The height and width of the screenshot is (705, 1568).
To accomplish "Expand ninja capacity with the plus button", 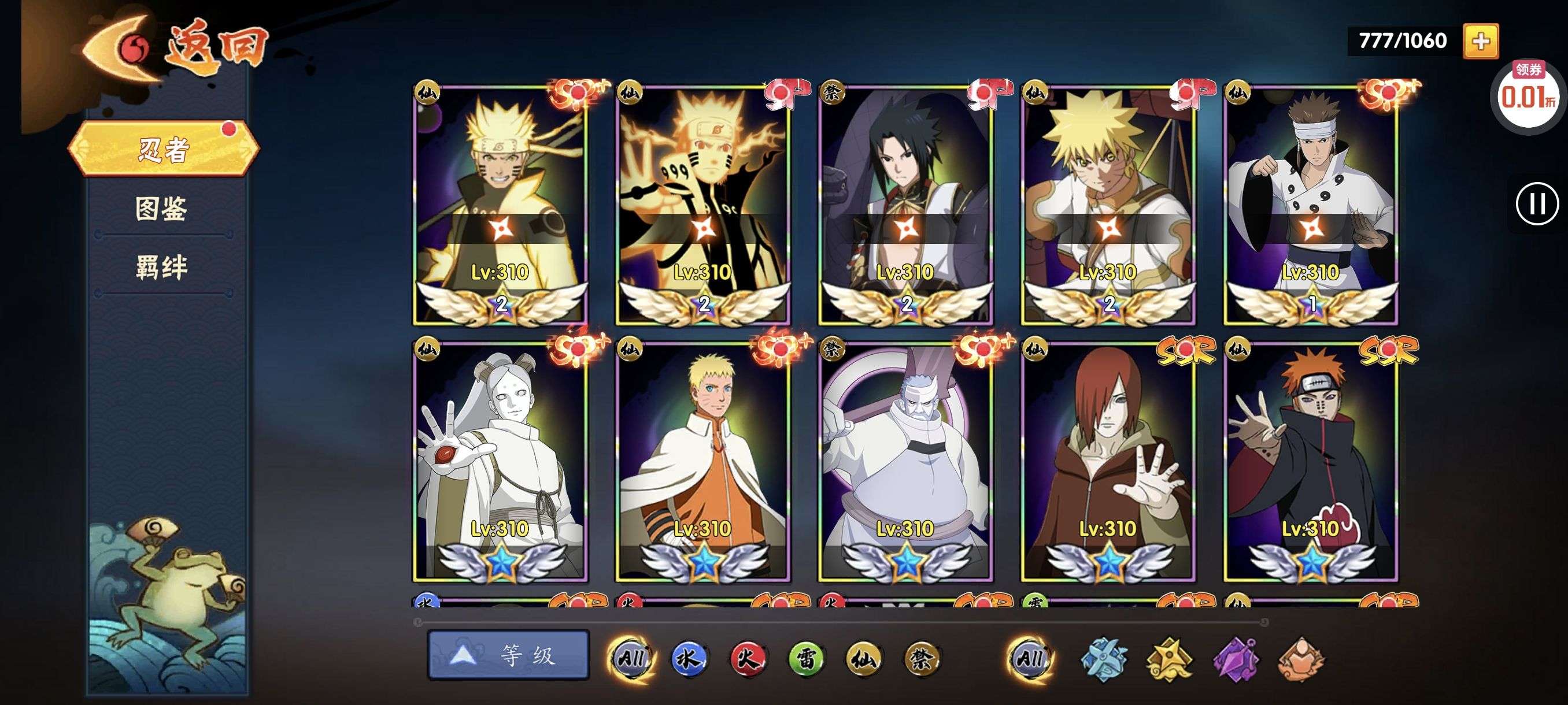I will (1480, 42).
